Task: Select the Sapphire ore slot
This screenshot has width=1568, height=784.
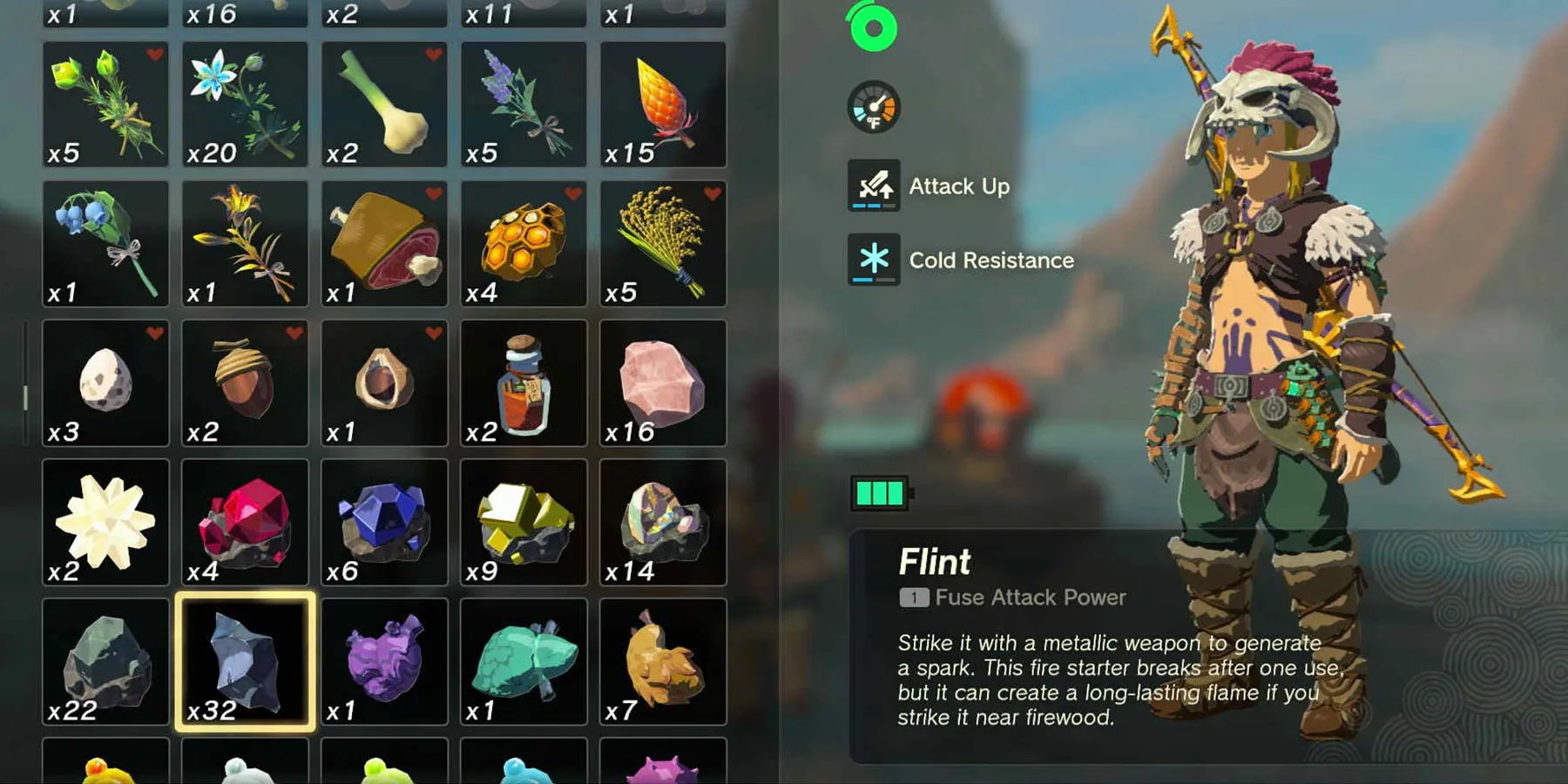Action: [384, 523]
